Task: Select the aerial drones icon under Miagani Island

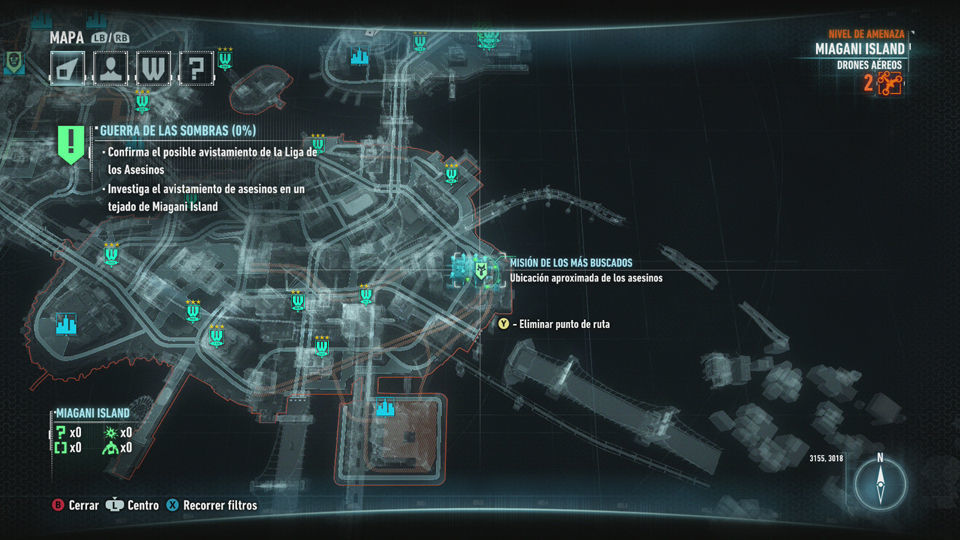Action: click(x=889, y=84)
